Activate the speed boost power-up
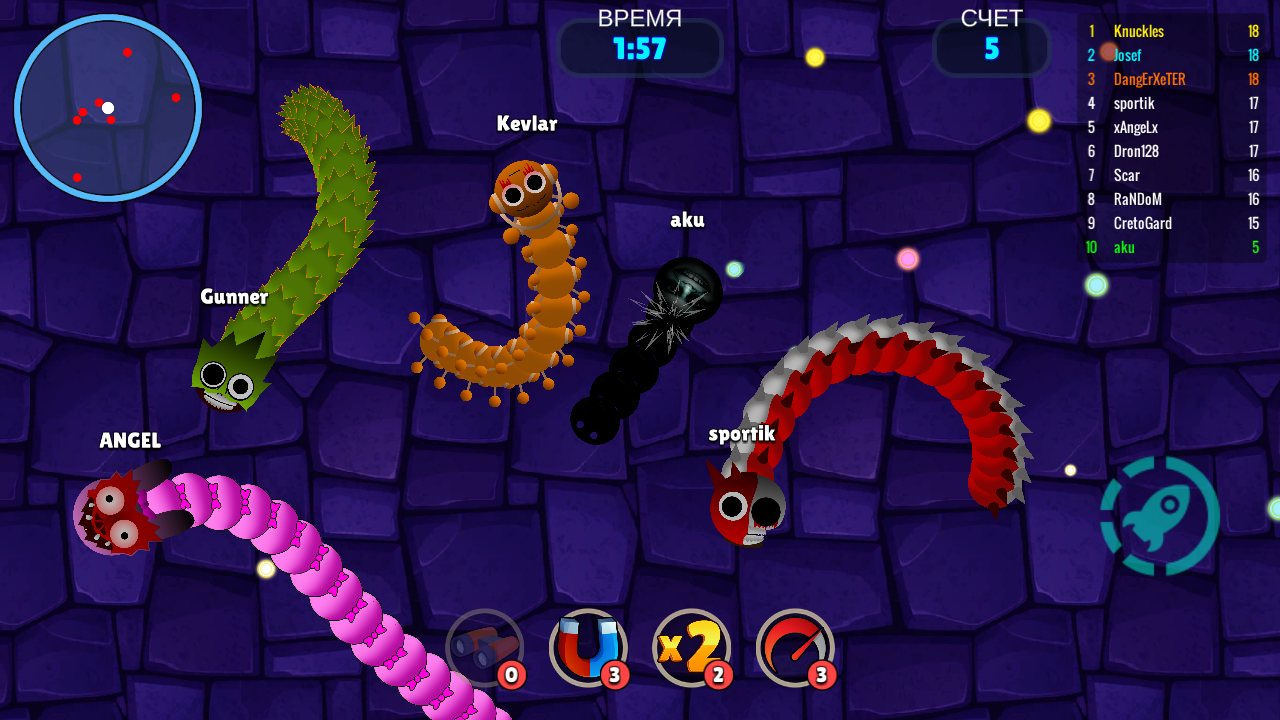This screenshot has width=1280, height=720. [795, 648]
